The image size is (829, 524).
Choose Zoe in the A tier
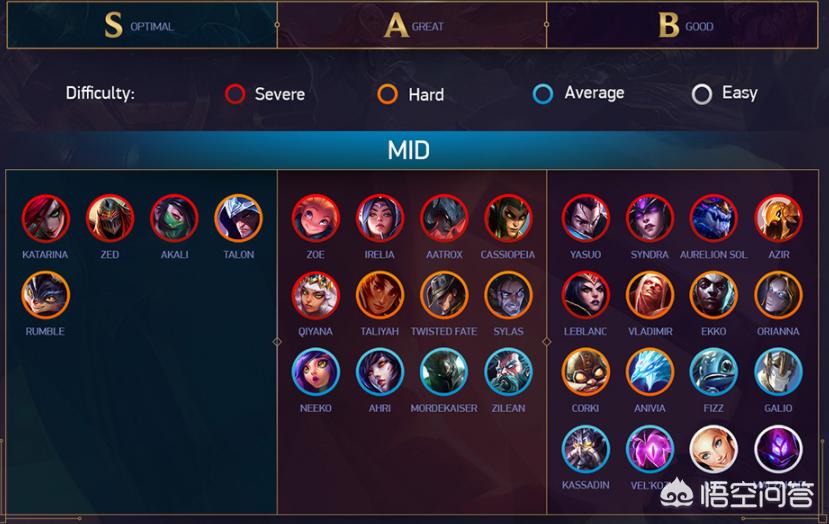click(x=315, y=218)
